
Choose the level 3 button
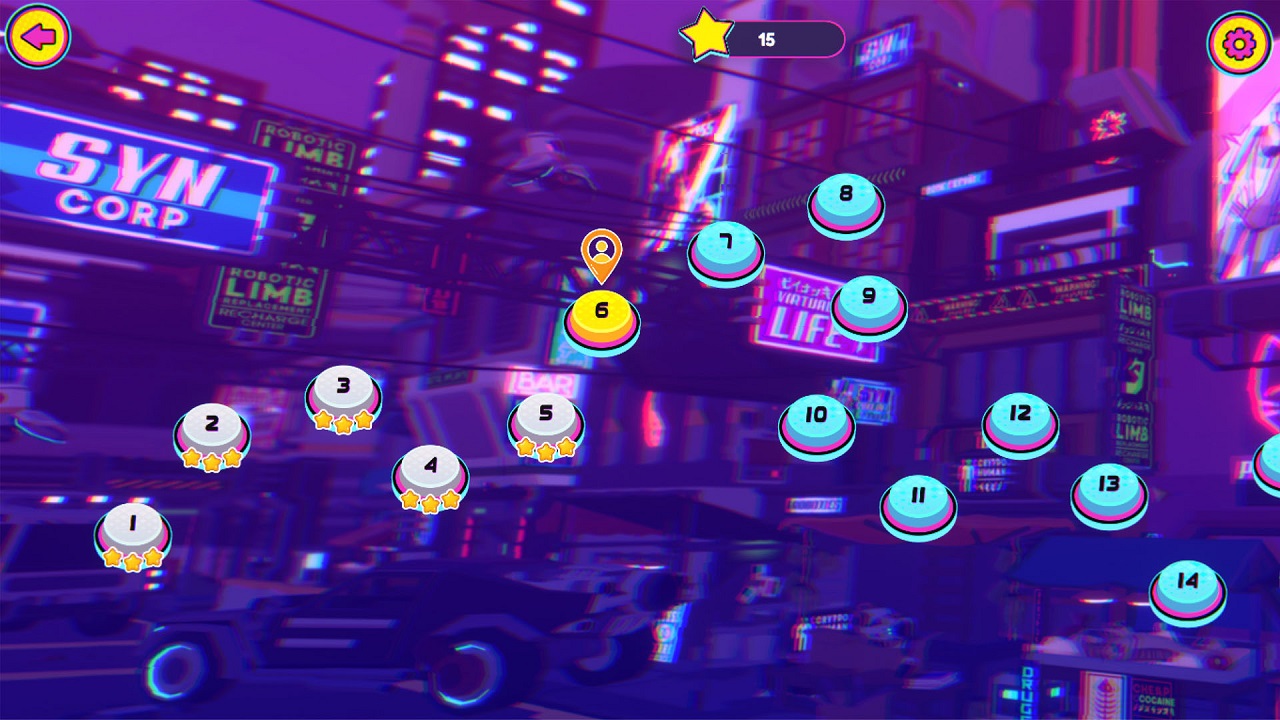point(344,390)
